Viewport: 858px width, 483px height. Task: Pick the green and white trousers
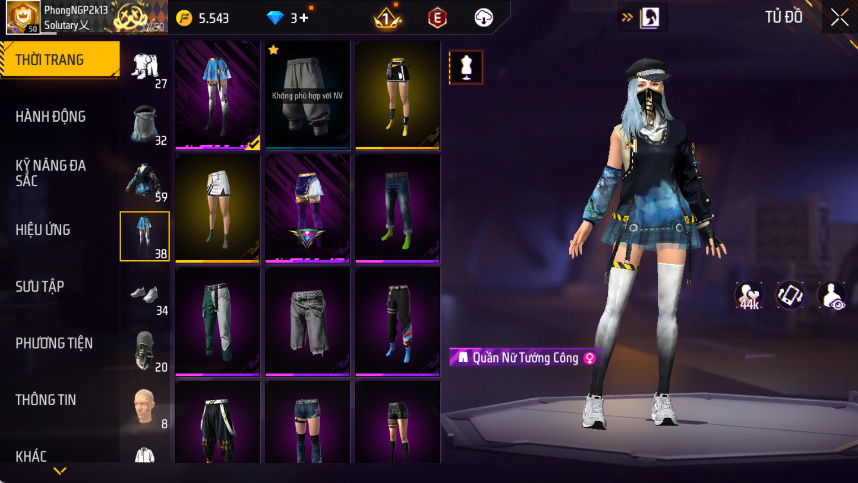218,320
